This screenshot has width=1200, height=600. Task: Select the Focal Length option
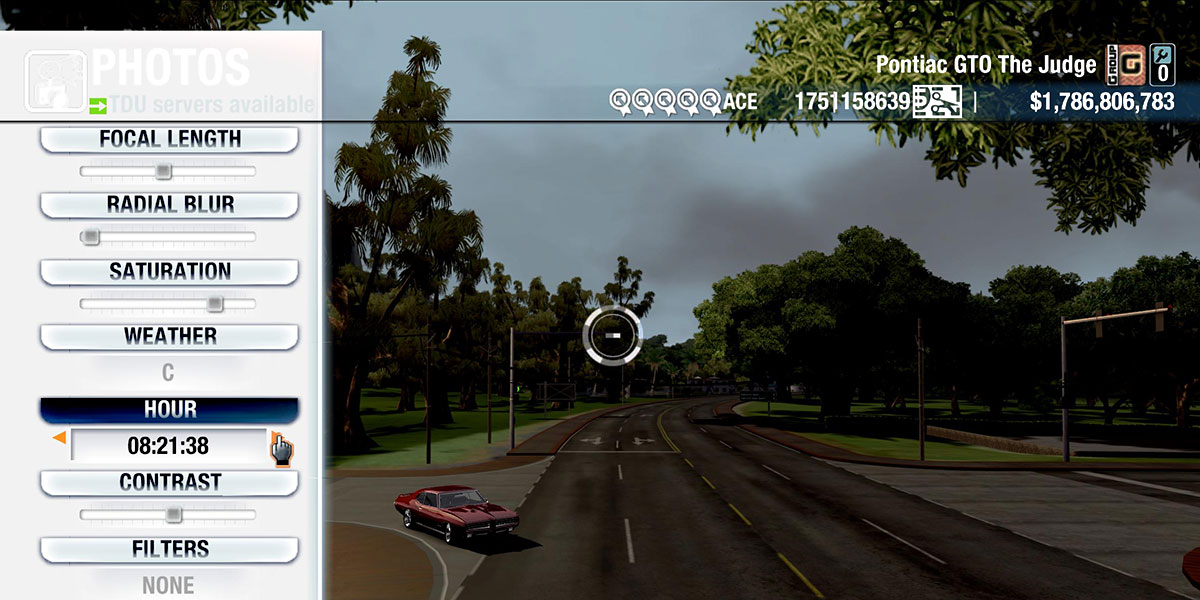[169, 140]
